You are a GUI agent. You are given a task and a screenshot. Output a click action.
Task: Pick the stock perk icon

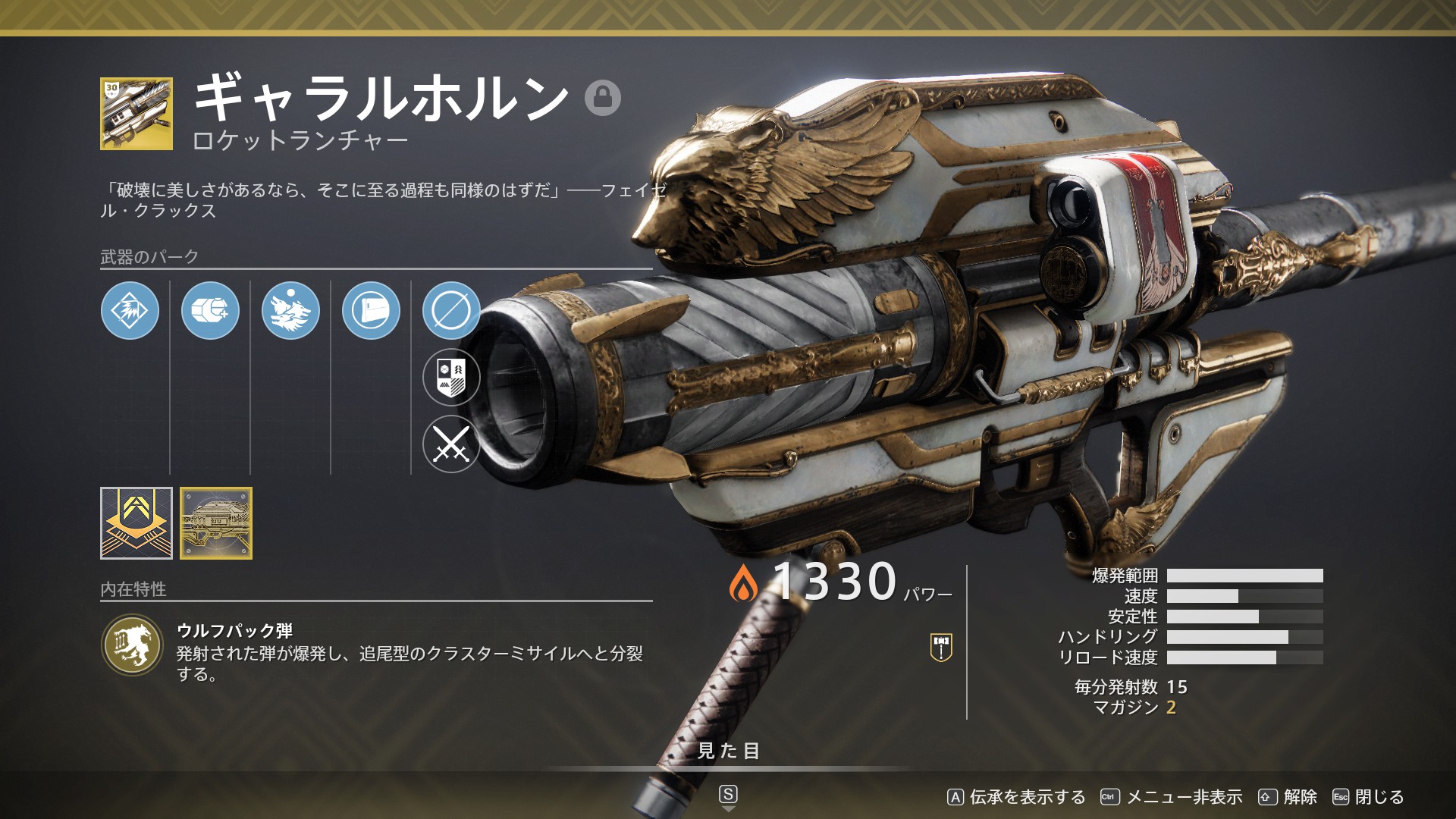coord(371,310)
